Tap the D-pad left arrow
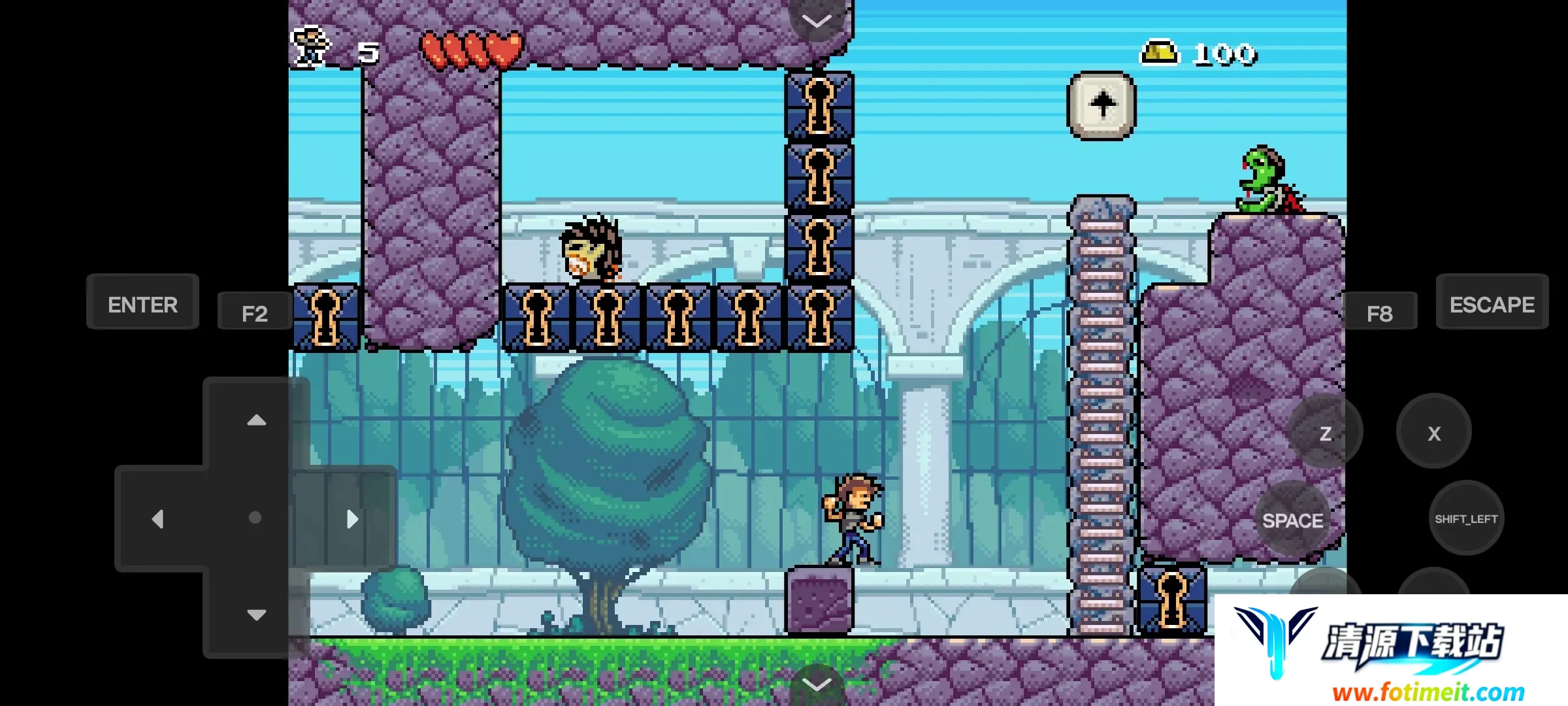This screenshot has height=706, width=1568. click(x=158, y=519)
